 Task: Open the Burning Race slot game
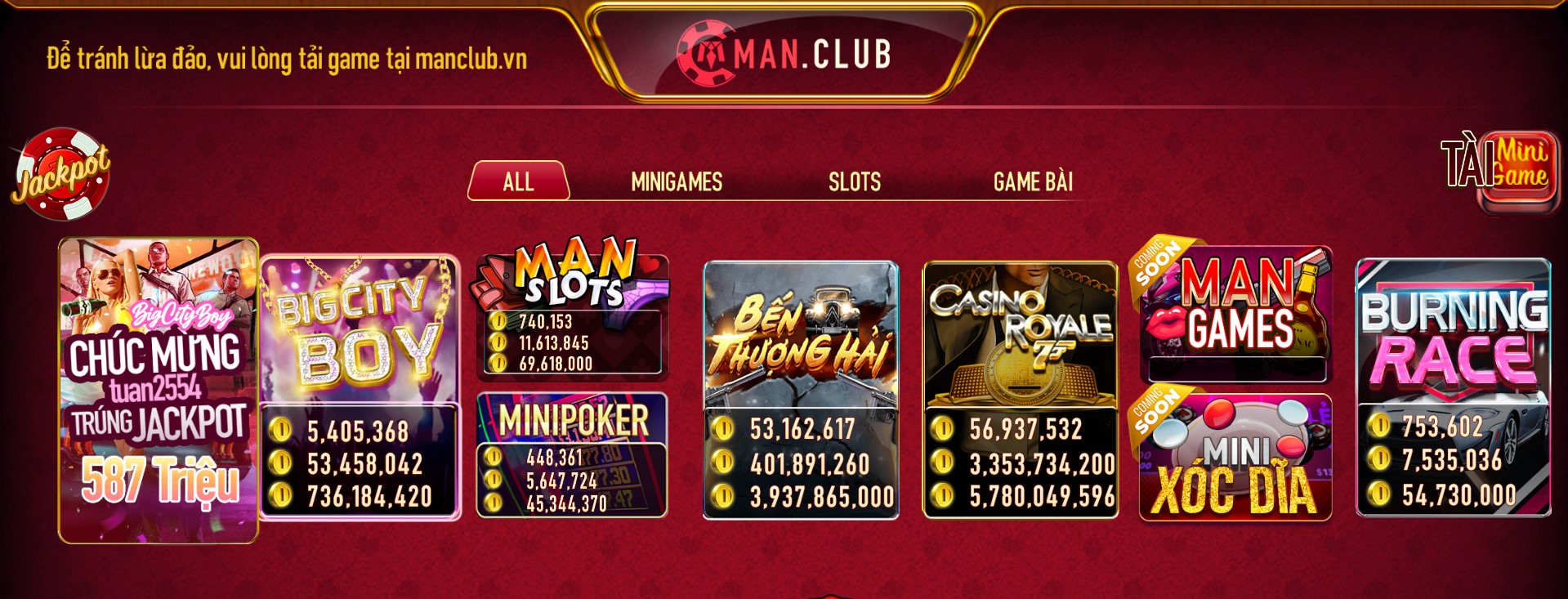1463,343
